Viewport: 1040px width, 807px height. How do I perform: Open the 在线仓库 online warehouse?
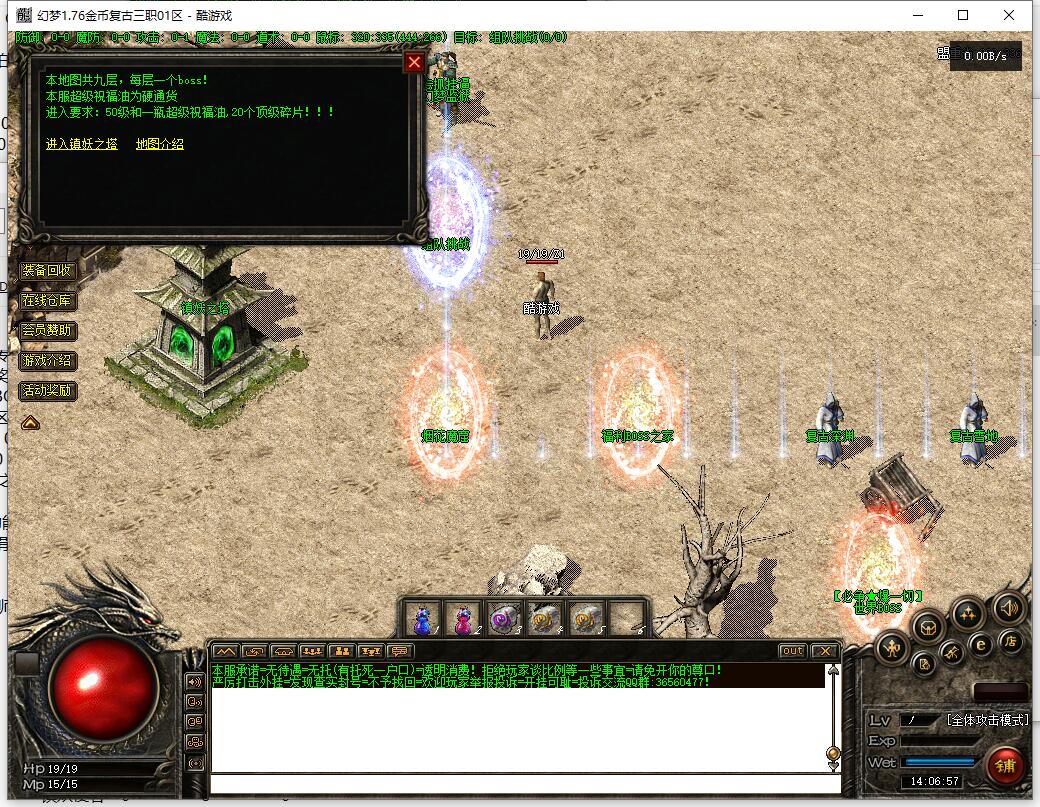(x=47, y=300)
